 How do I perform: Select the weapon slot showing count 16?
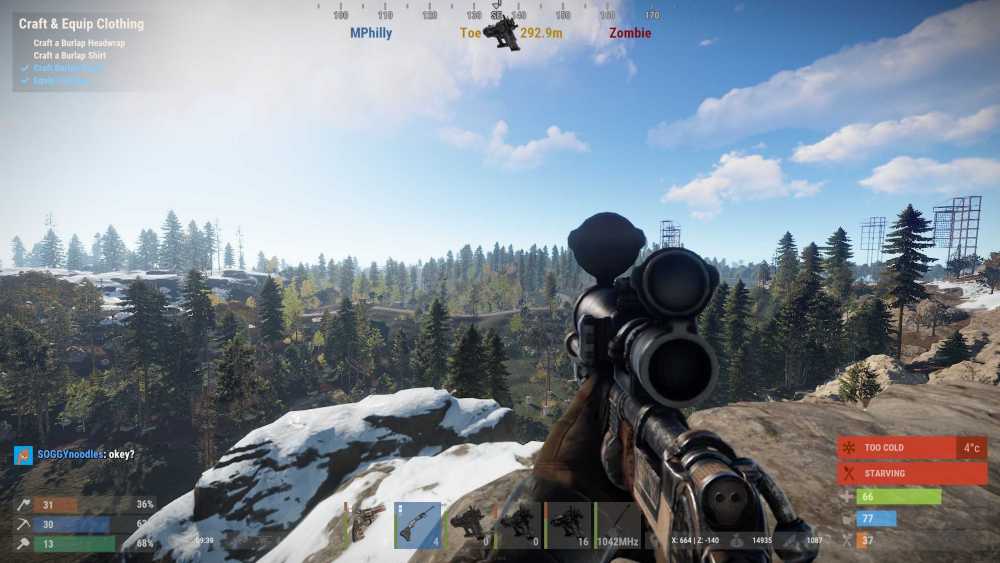pyautogui.click(x=568, y=524)
